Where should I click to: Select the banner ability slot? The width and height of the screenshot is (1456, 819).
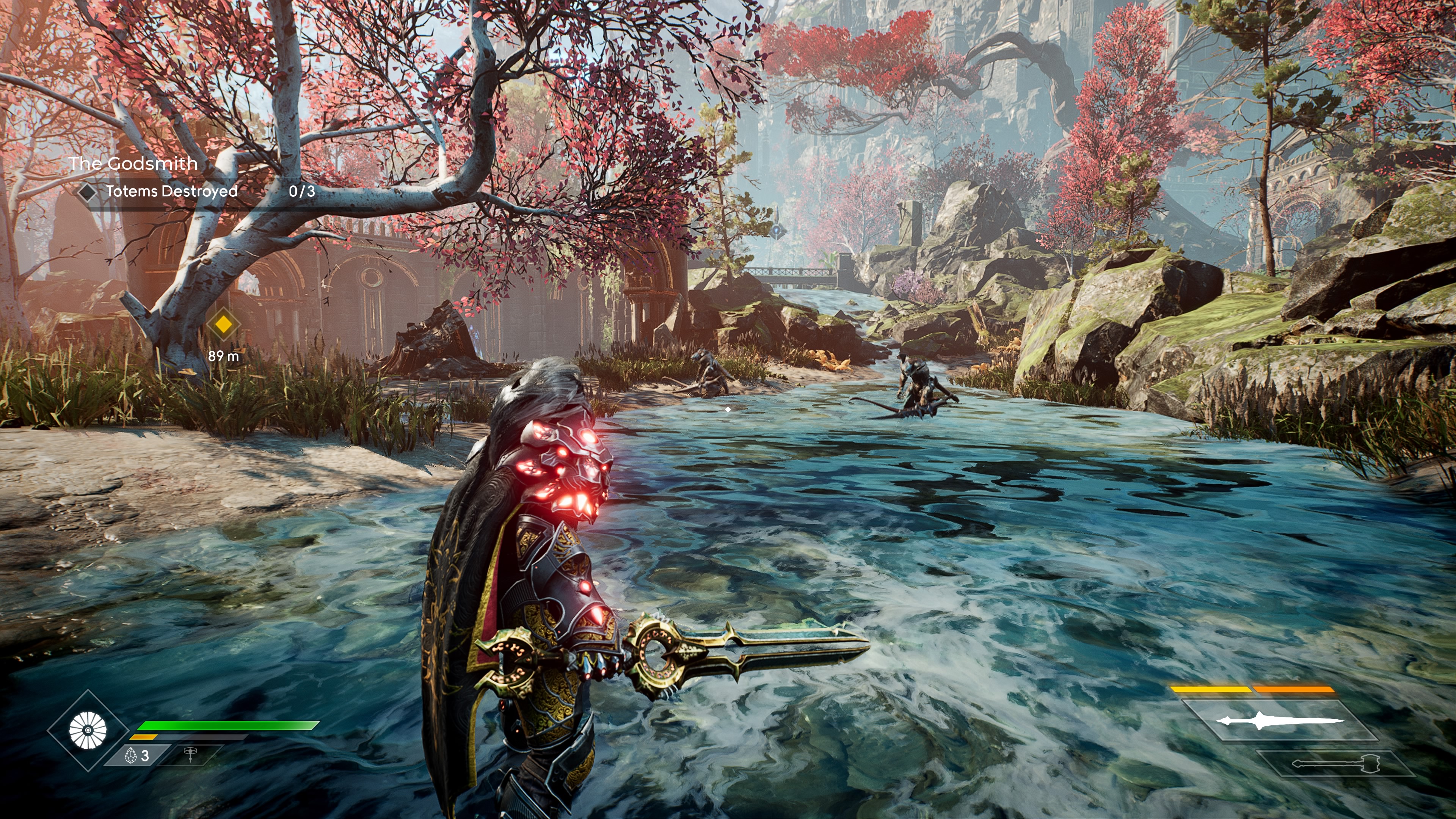[190, 755]
